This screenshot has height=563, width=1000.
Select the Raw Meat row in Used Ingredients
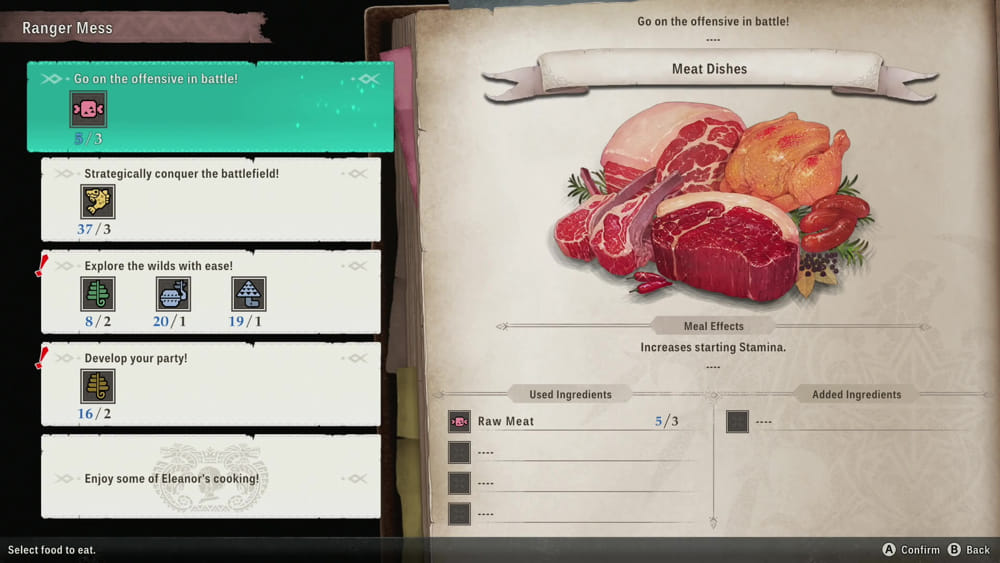pyautogui.click(x=566, y=421)
